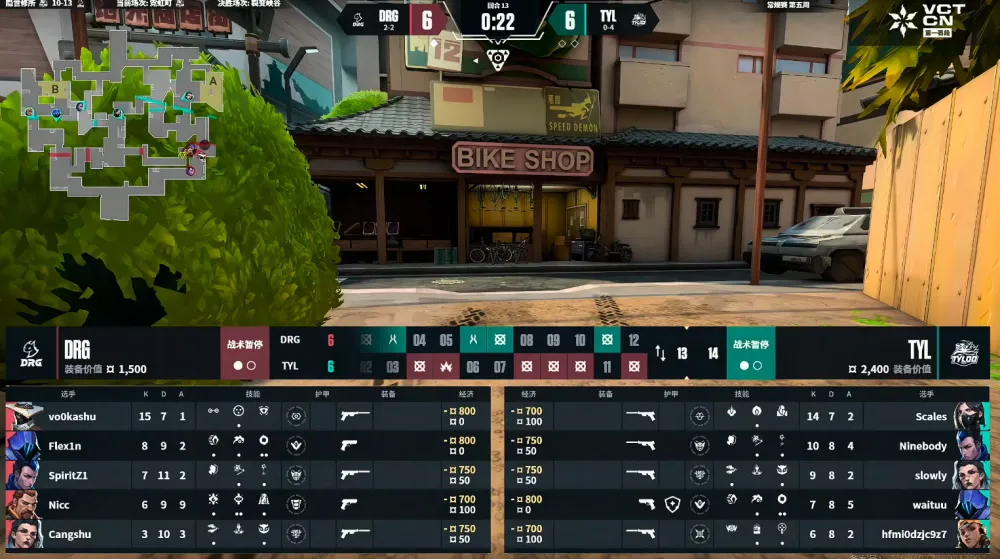Select vo0kashu's scoreboard row

(248, 416)
